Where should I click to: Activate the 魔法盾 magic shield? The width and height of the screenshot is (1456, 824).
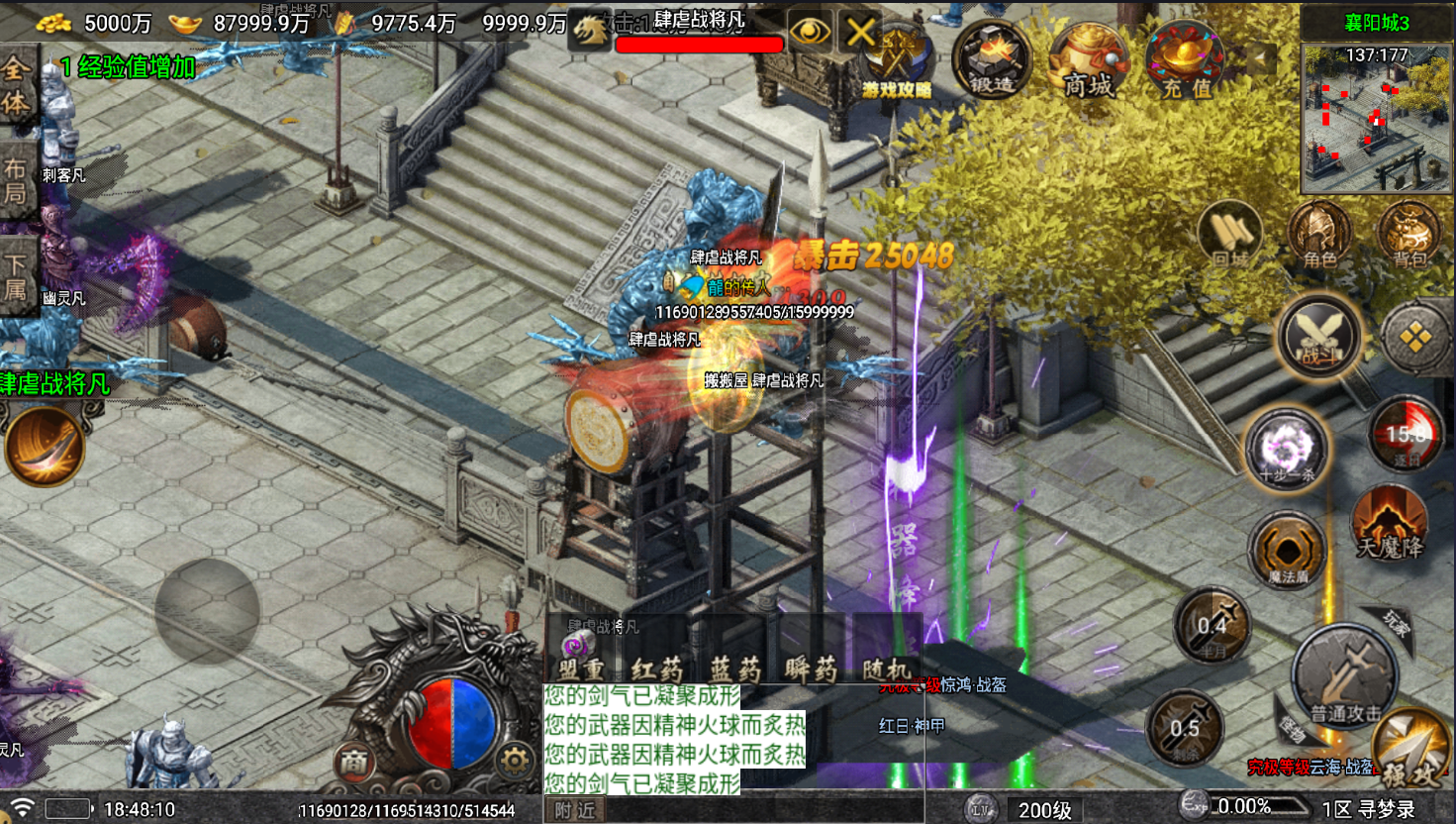tap(1287, 550)
